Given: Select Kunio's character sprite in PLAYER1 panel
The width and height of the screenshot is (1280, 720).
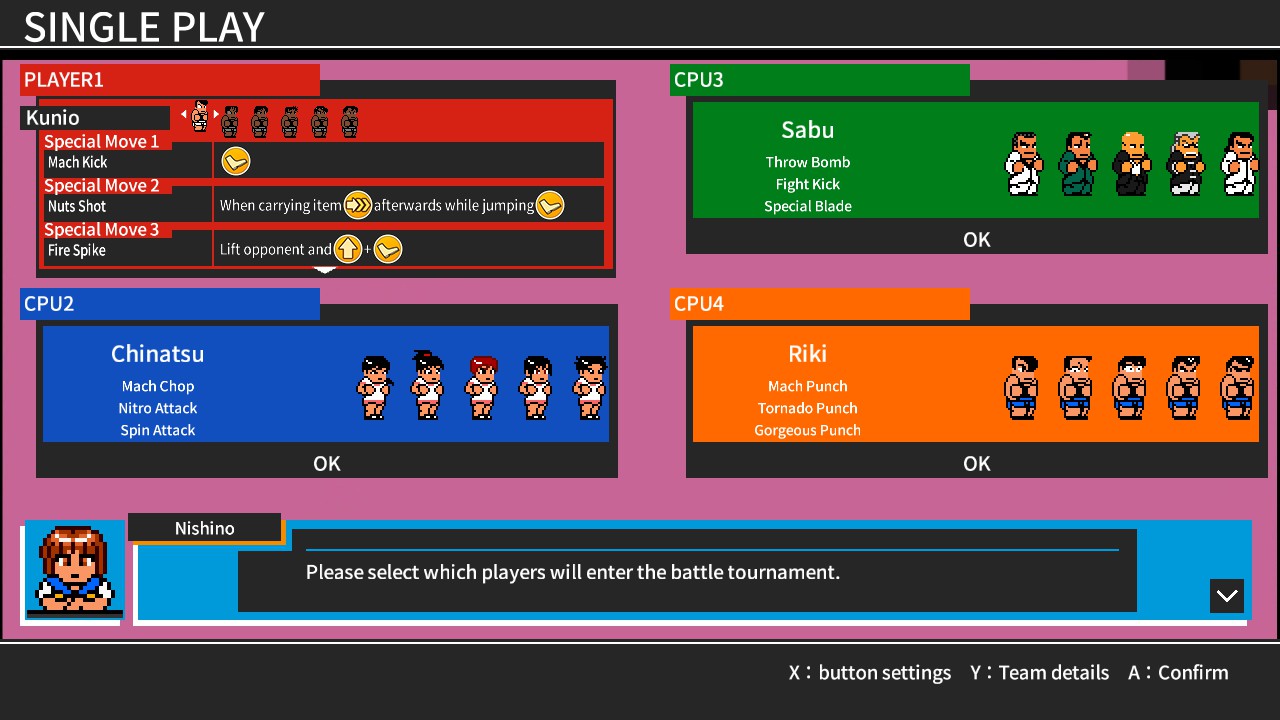Looking at the screenshot, I should tap(199, 115).
